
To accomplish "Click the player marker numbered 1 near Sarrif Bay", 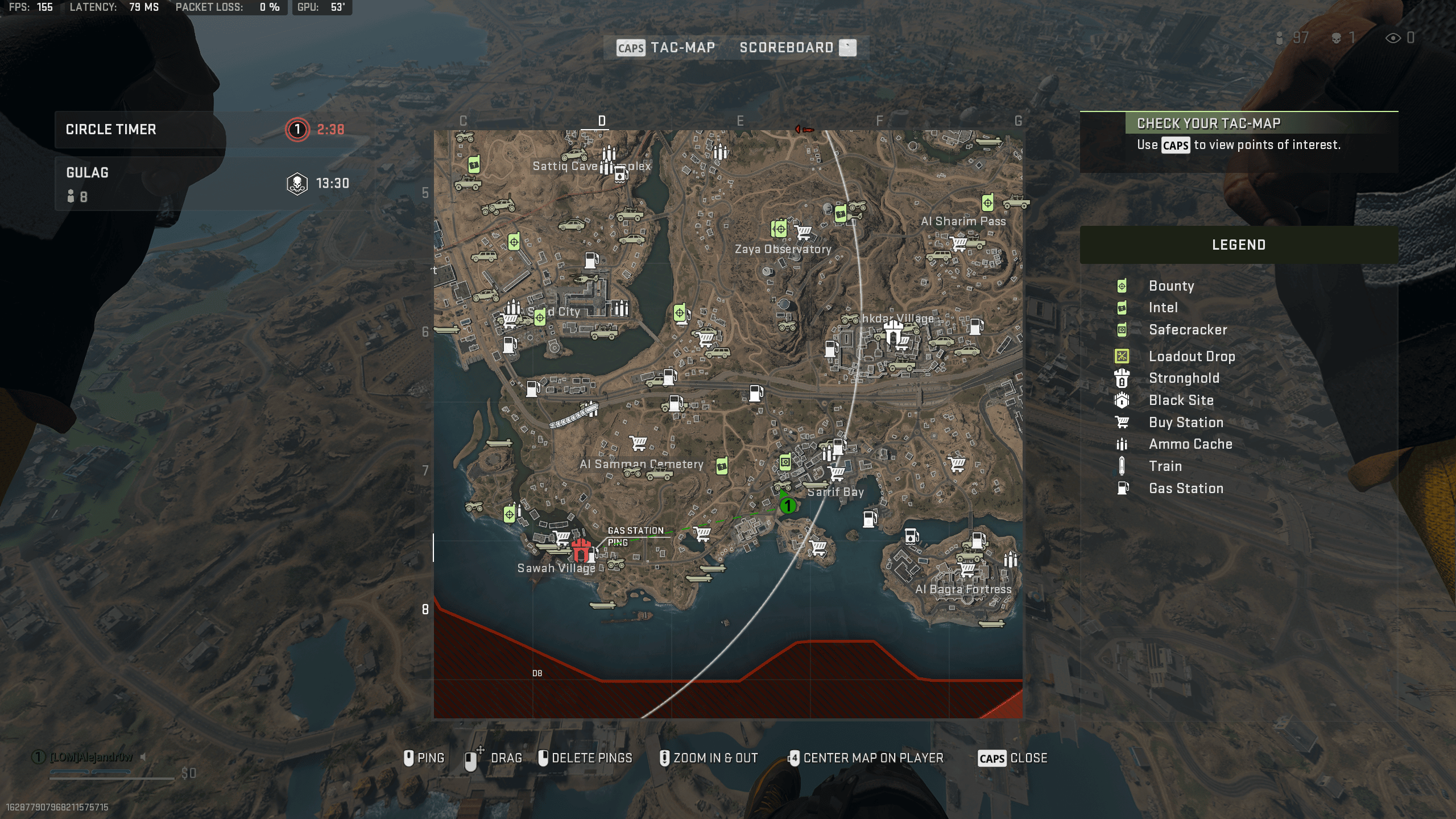I will point(788,505).
